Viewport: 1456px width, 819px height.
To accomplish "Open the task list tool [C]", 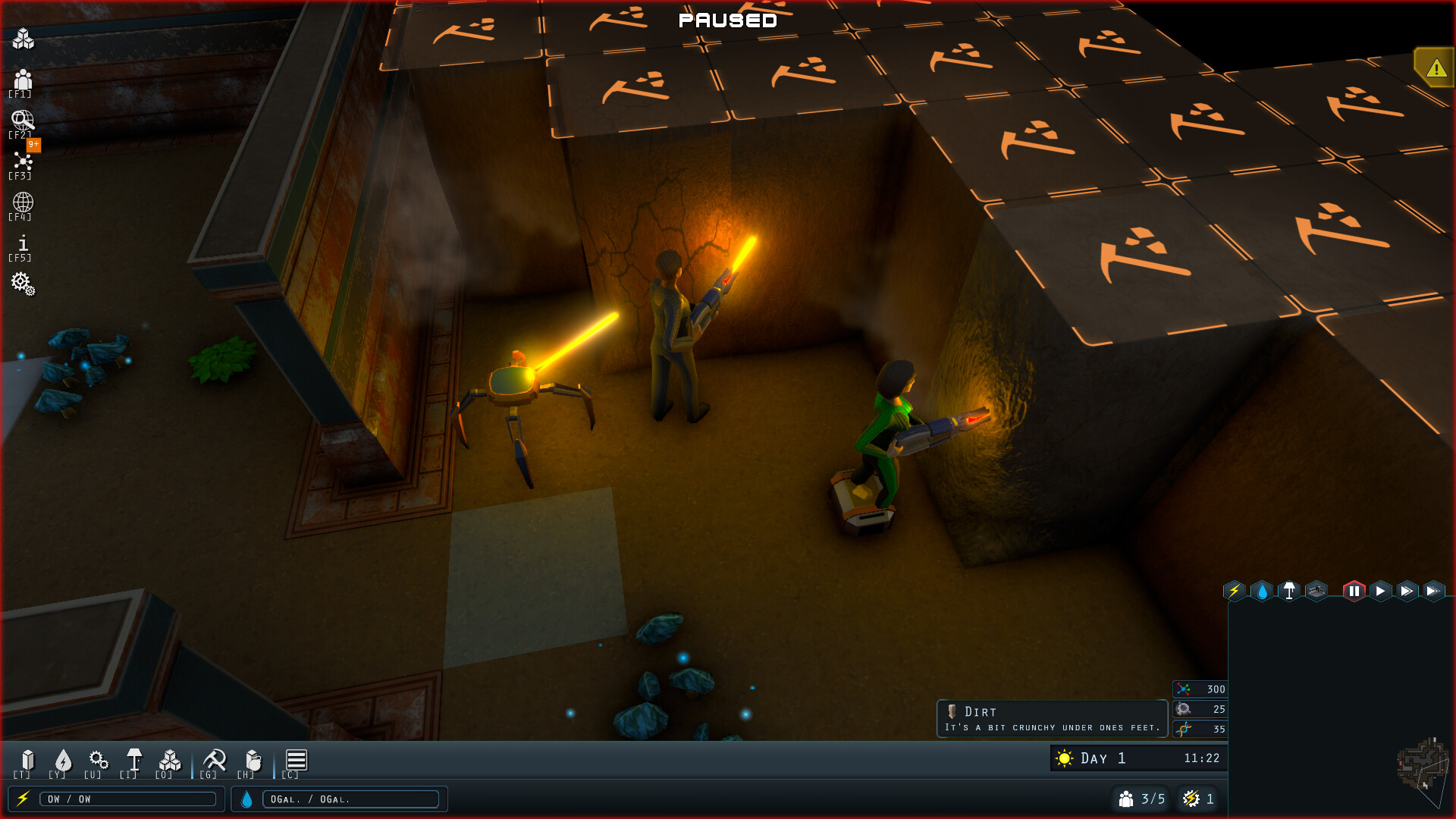I will coord(296,761).
